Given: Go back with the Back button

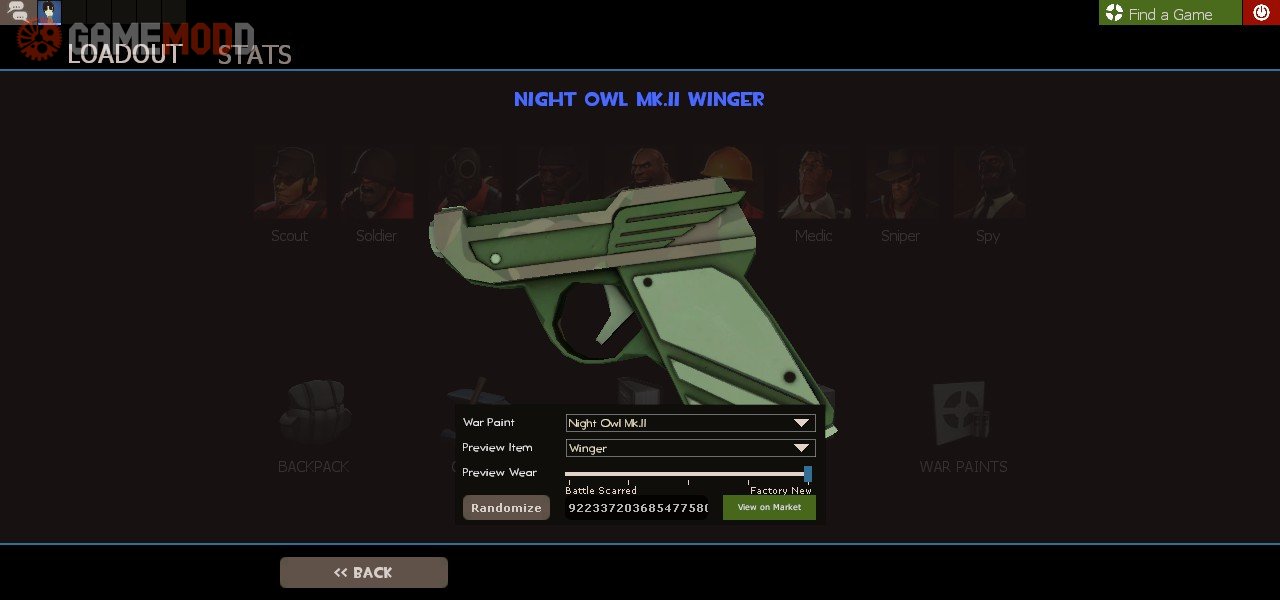Looking at the screenshot, I should (364, 572).
